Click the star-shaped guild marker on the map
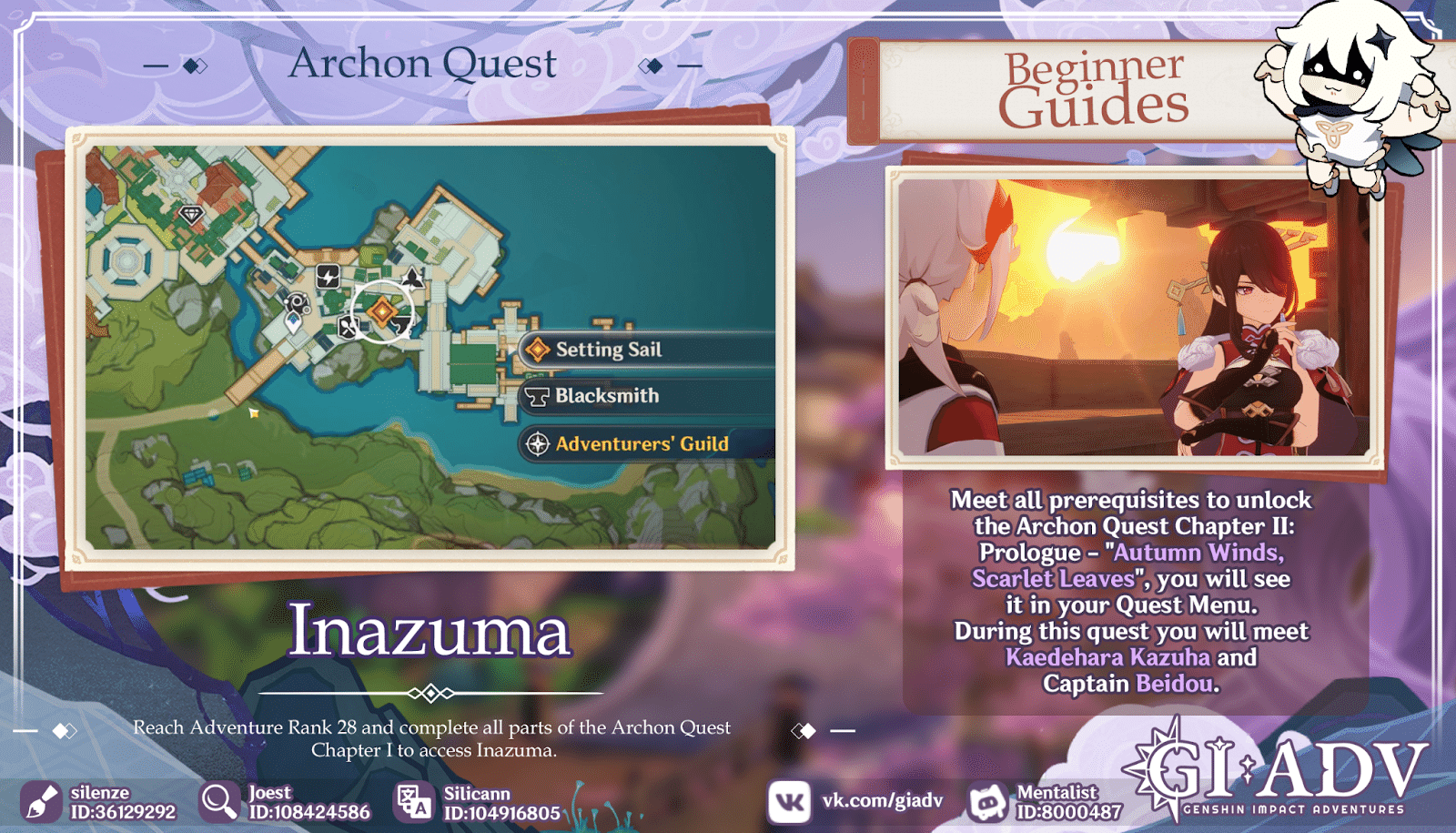1456x833 pixels. coord(412,279)
